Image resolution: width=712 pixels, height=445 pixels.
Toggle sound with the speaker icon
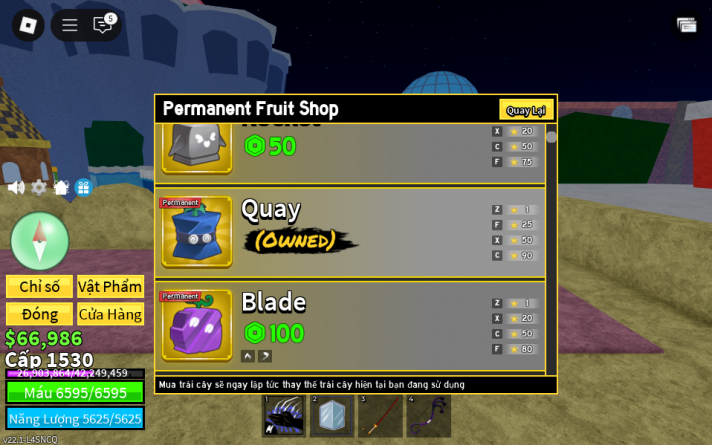[x=16, y=187]
